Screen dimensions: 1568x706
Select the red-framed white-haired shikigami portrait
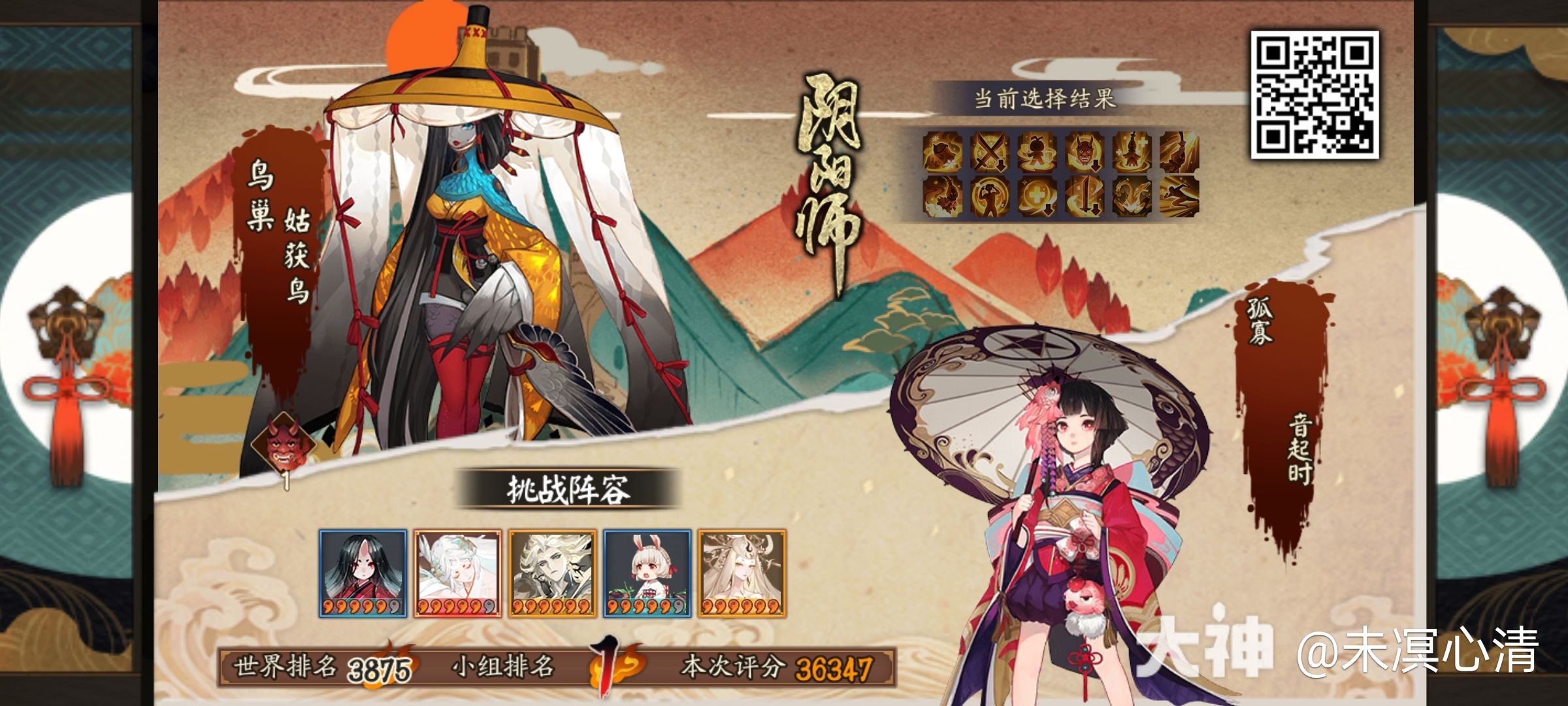pyautogui.click(x=457, y=573)
